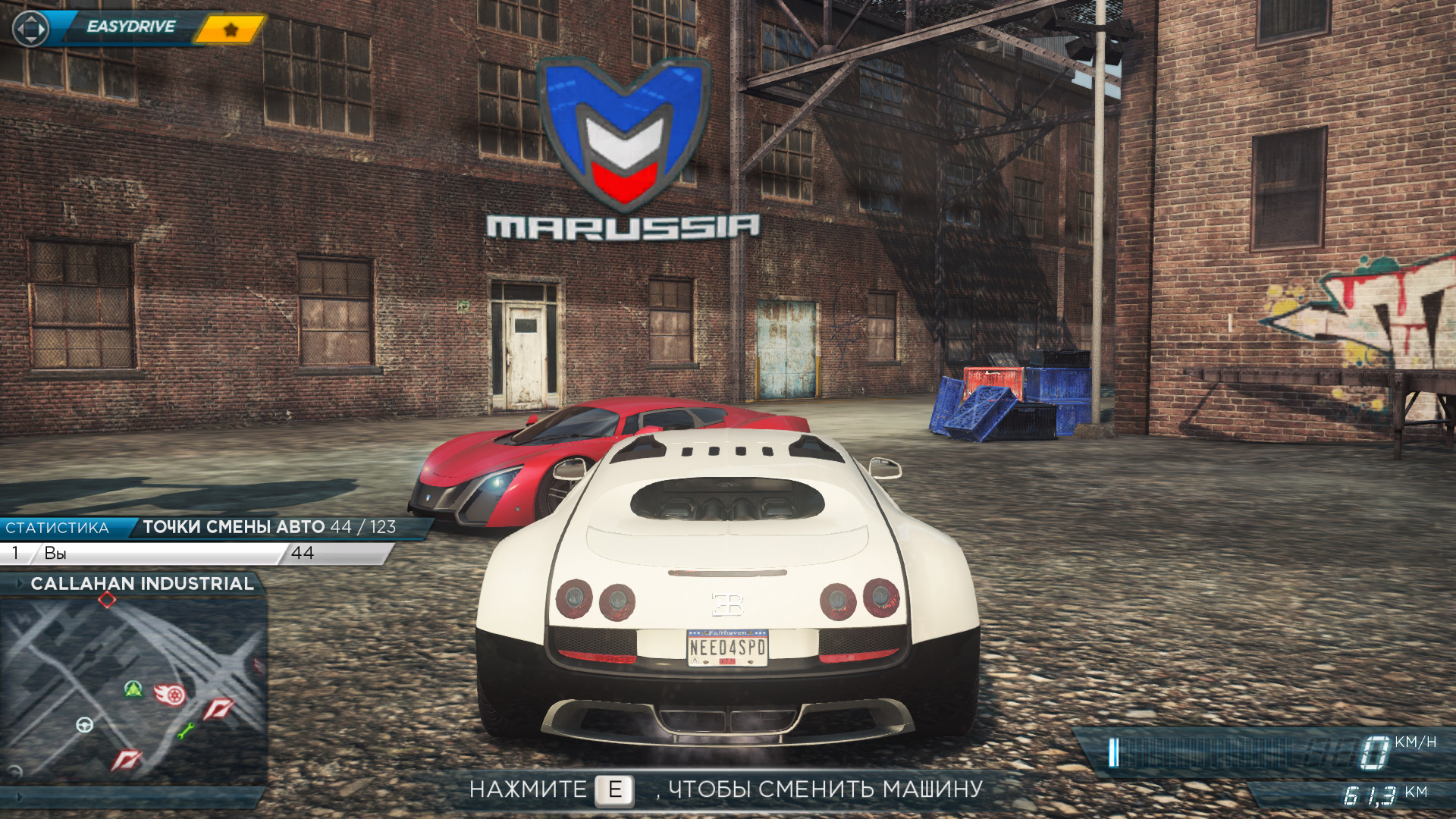Click the yellow star badge beside EasyDrive
Viewport: 1456px width, 819px height.
pyautogui.click(x=231, y=30)
